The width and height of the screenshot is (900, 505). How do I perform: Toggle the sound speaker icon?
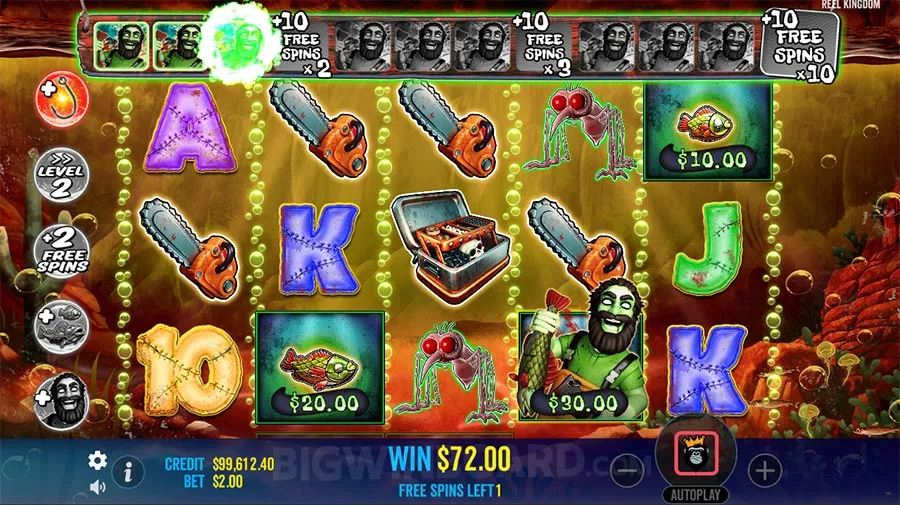pos(97,487)
